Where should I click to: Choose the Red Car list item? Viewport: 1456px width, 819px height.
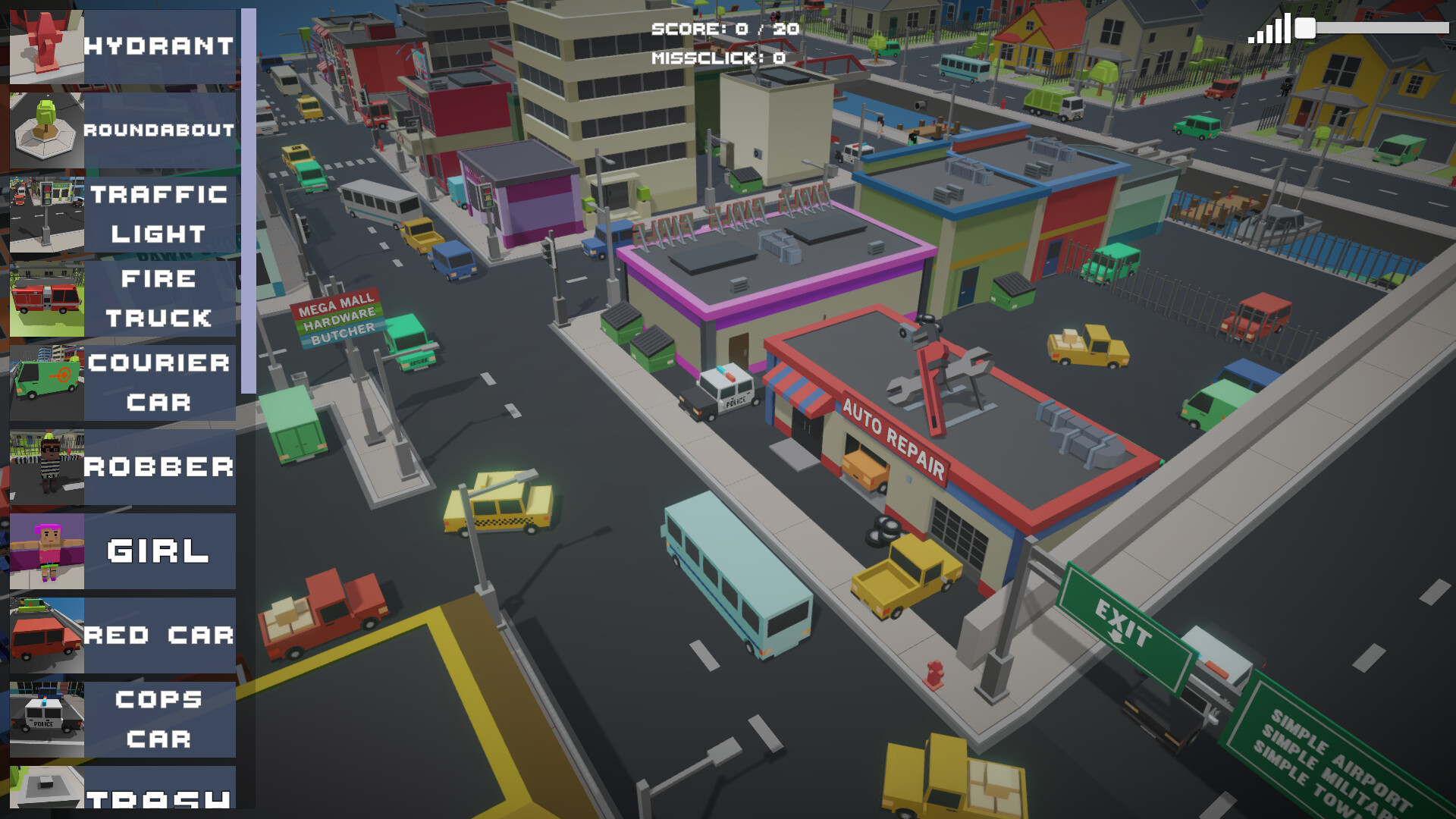(123, 635)
